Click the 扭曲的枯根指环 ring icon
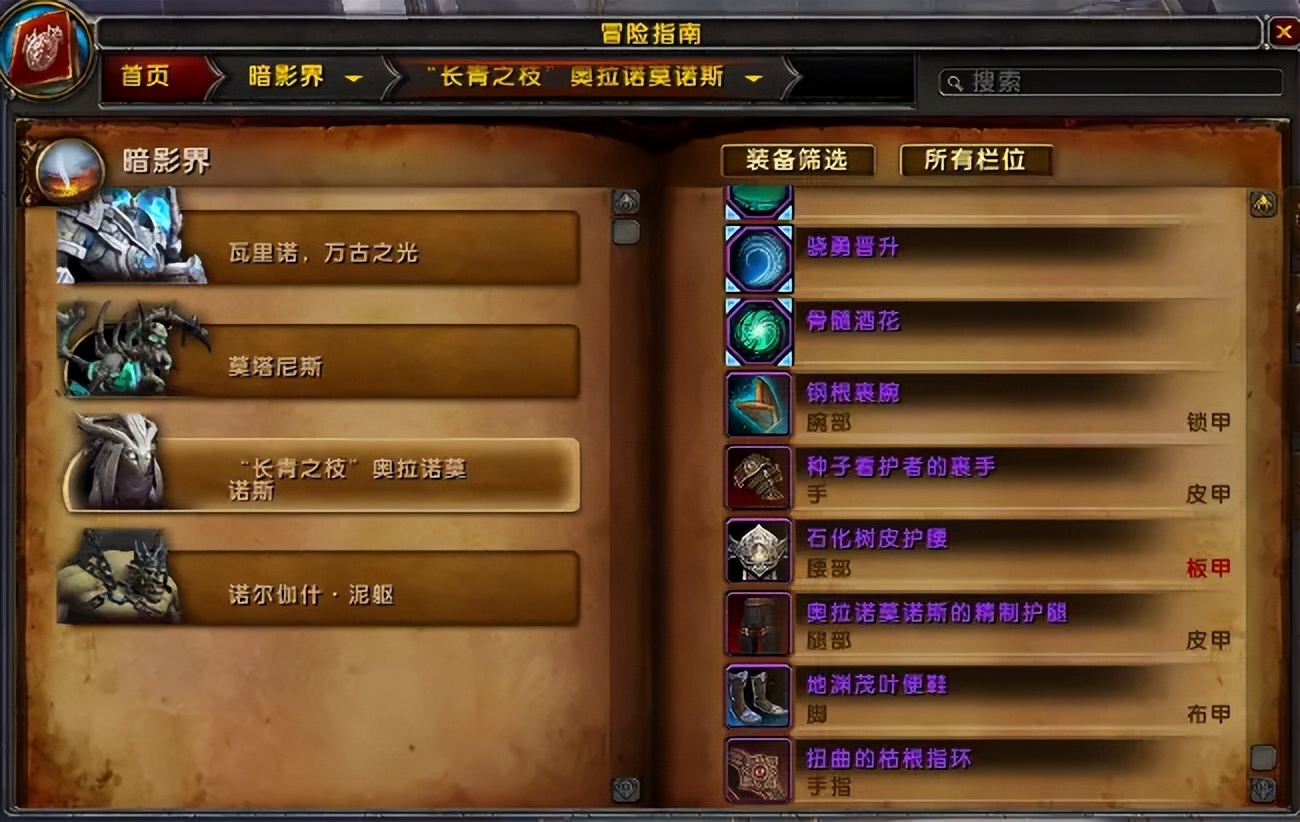Viewport: 1300px width, 822px height. pos(757,770)
